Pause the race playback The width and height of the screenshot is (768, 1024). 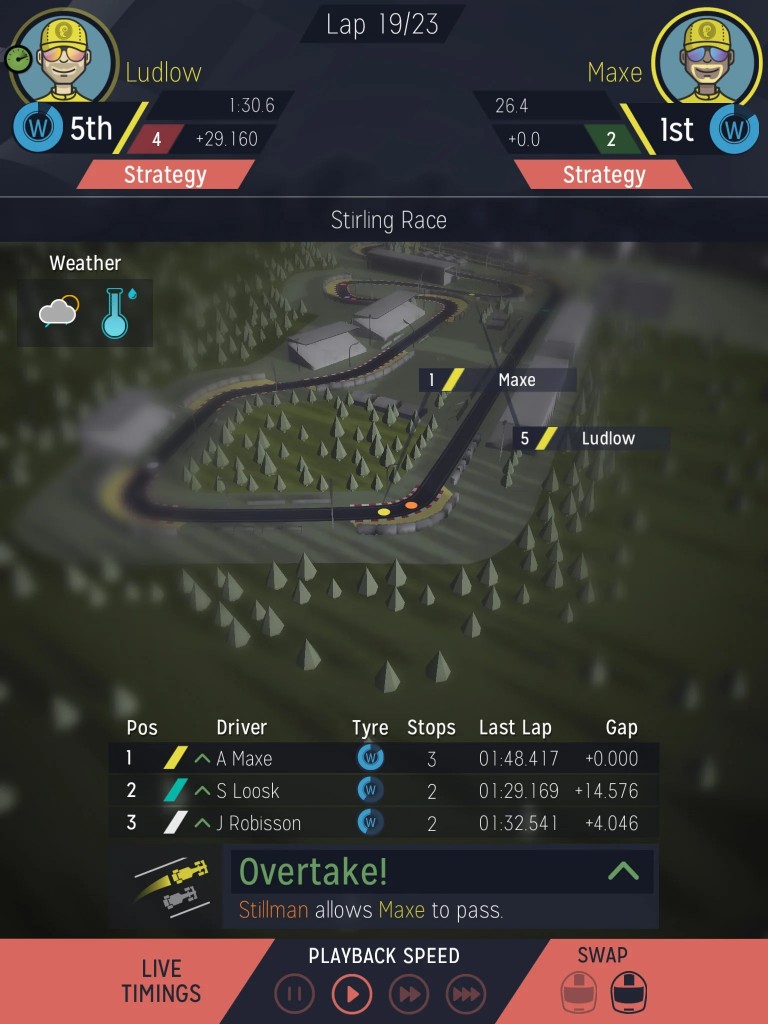point(294,994)
